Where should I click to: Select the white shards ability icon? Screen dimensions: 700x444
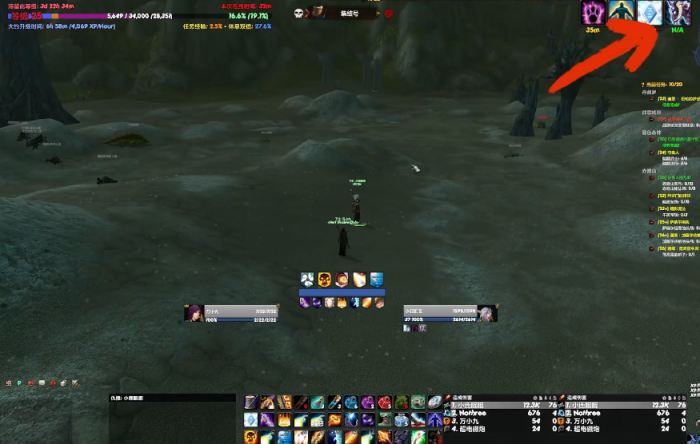tap(308, 279)
